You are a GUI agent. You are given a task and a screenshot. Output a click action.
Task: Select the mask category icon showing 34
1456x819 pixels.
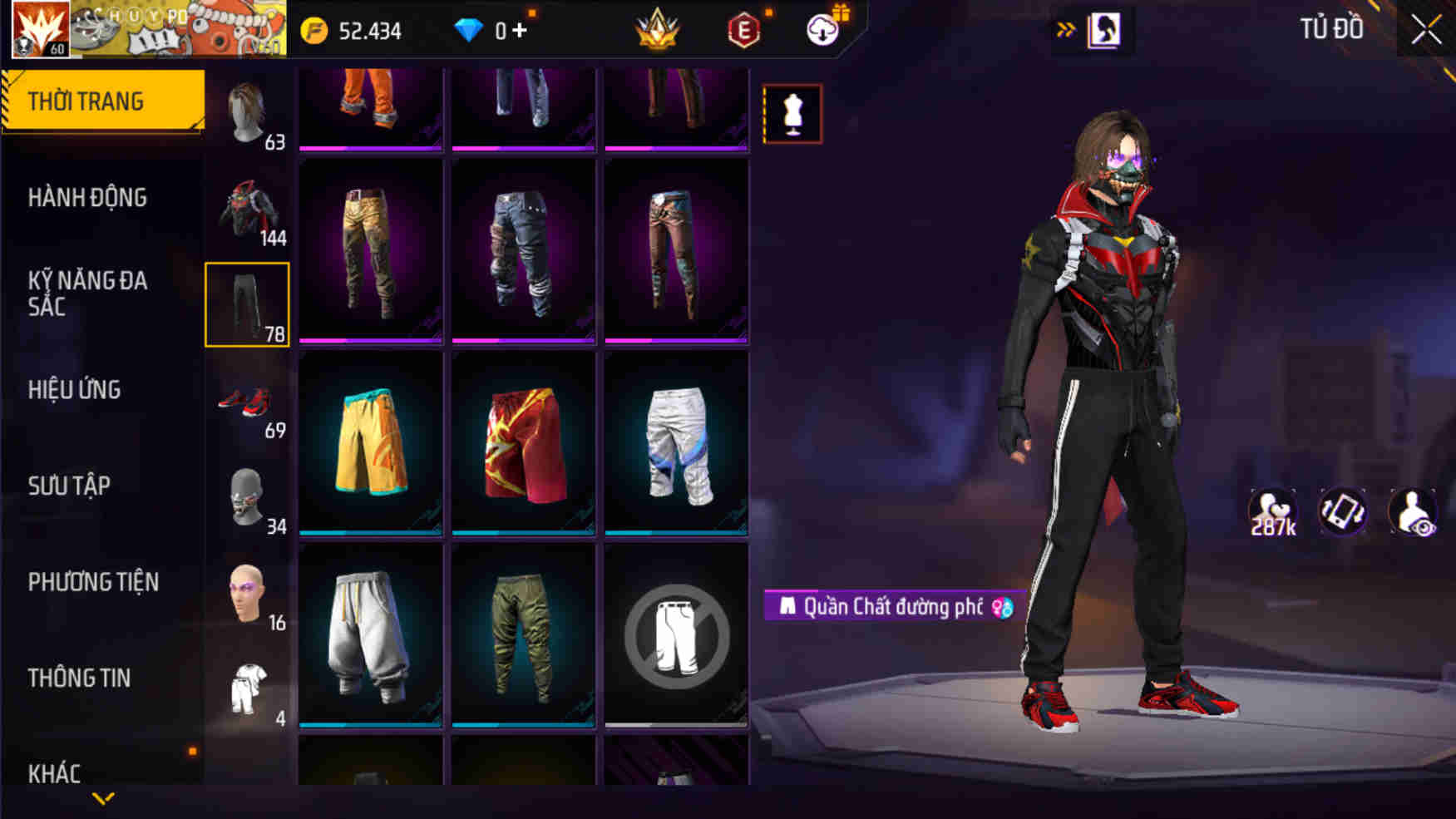247,497
